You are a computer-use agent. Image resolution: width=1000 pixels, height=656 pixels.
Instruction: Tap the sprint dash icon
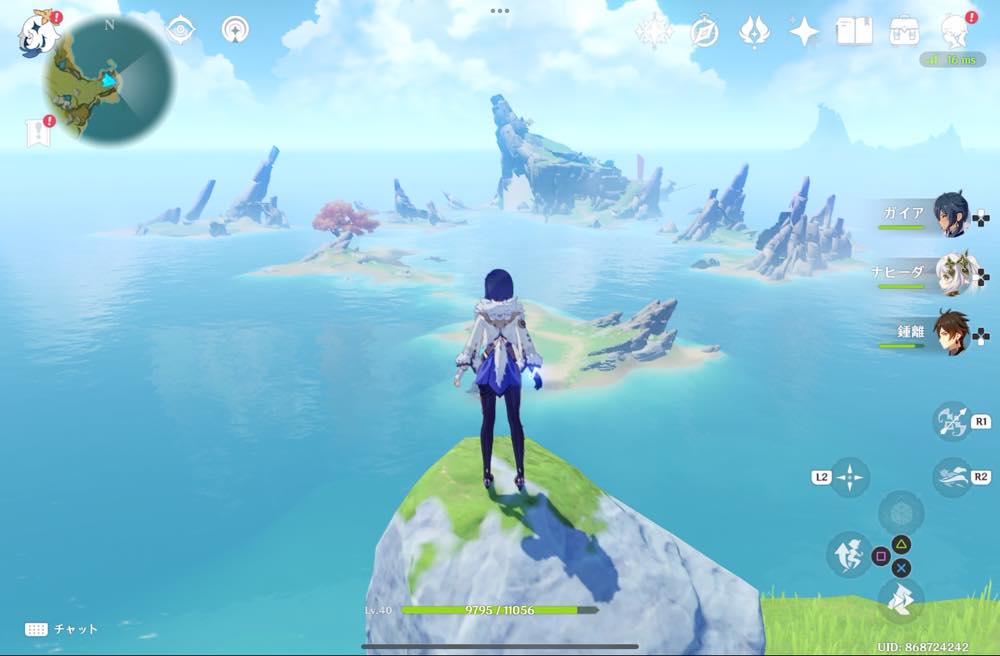[x=951, y=477]
